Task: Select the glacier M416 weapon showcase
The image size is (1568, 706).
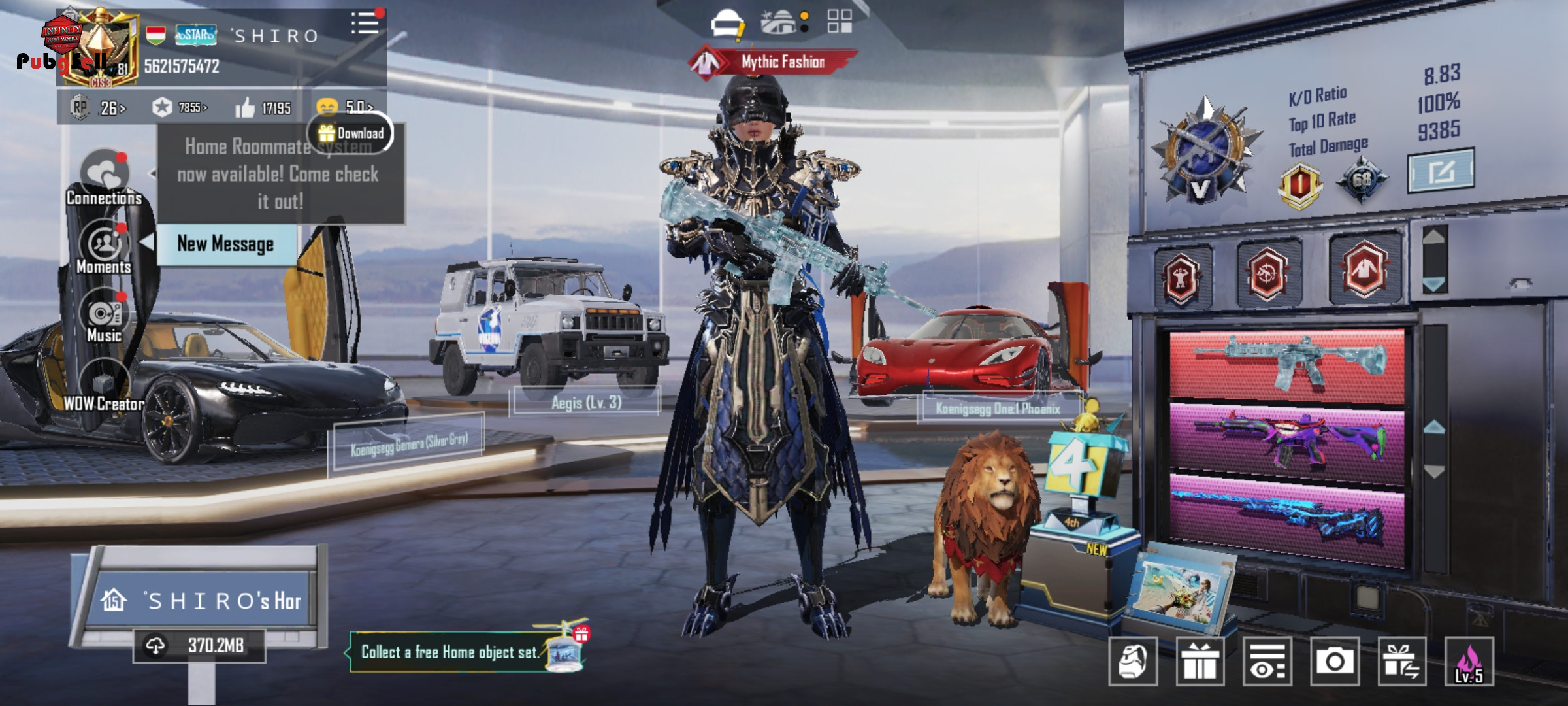Action: pyautogui.click(x=1286, y=364)
